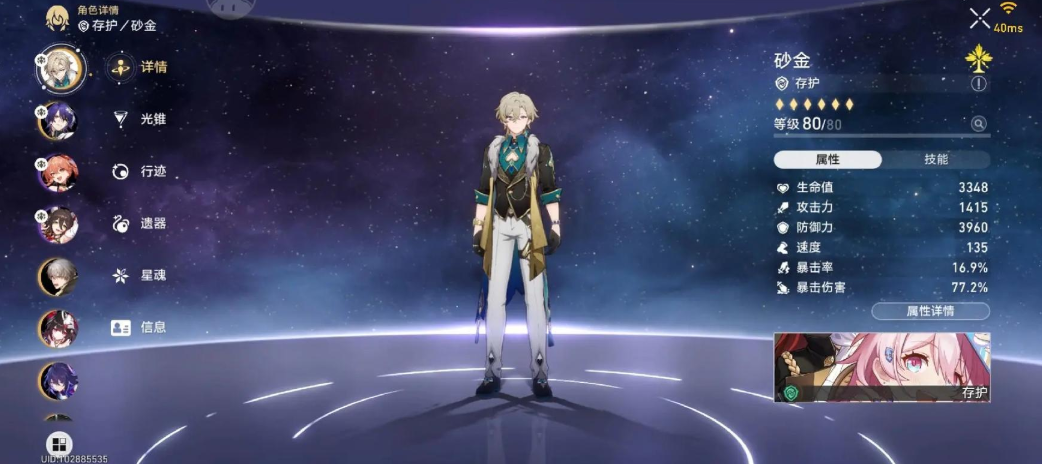Open the 光锥 light cone menu
Viewport: 1042px width, 464px height.
coord(141,119)
